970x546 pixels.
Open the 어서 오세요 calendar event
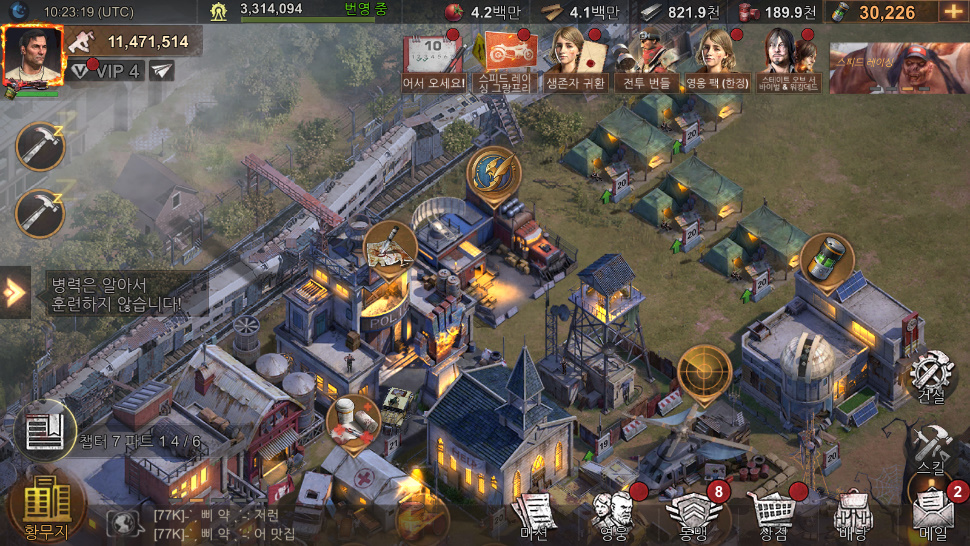point(434,59)
